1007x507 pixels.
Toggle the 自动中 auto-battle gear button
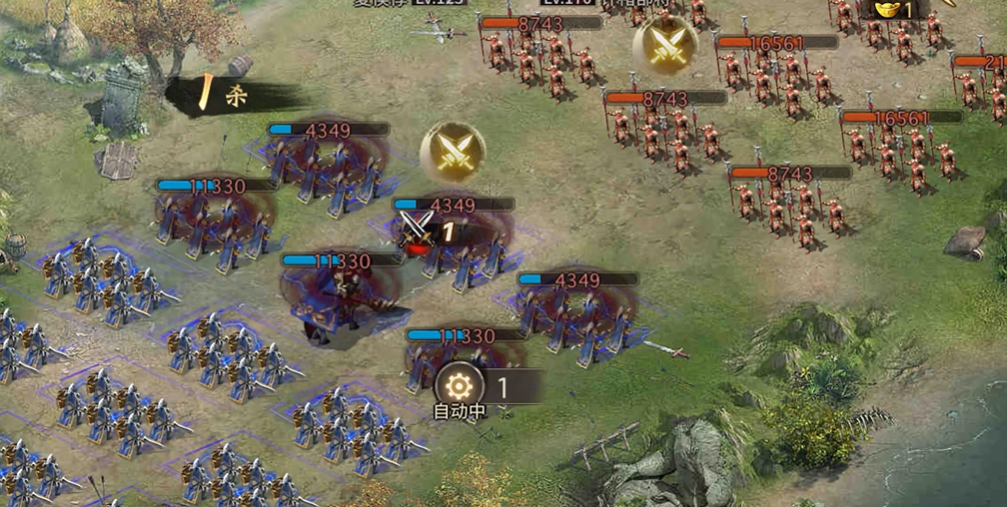pos(459,385)
